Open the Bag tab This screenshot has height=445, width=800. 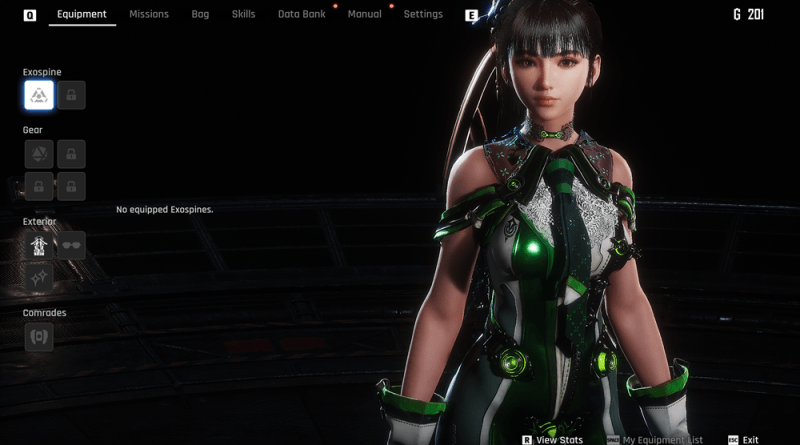200,15
